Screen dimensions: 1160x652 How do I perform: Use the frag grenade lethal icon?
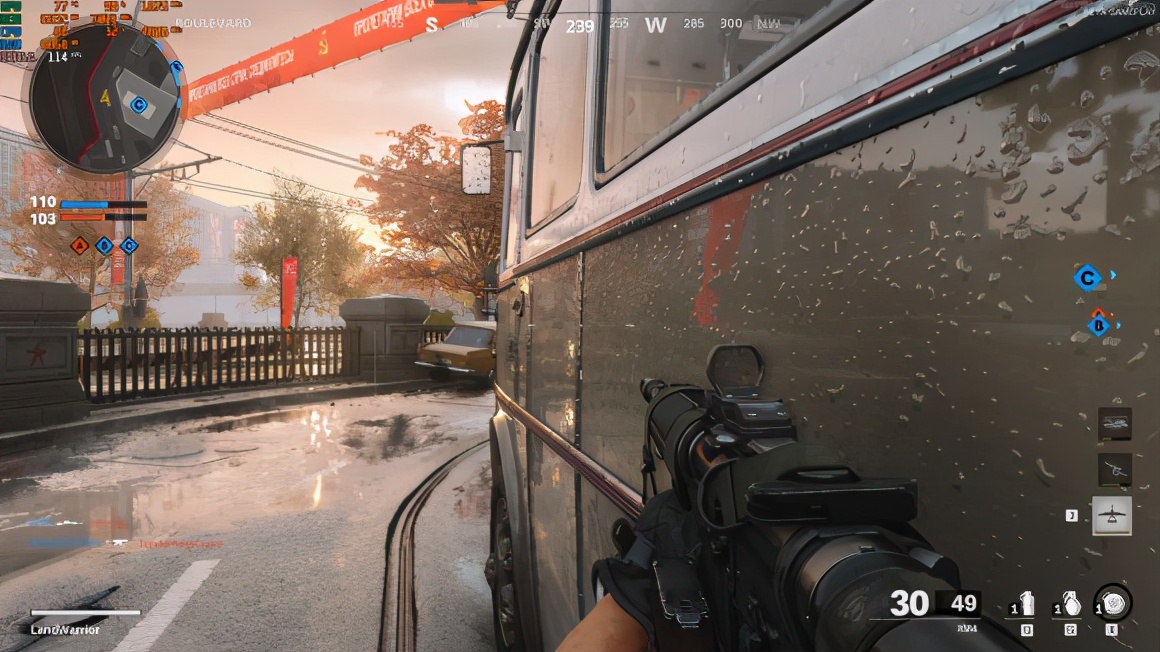coord(1070,604)
